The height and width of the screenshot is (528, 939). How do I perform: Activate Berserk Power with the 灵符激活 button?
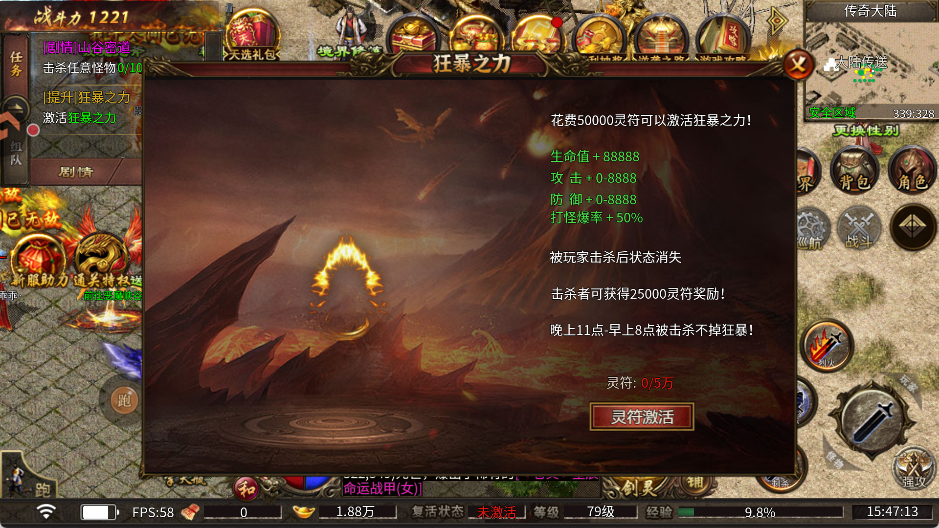point(642,417)
